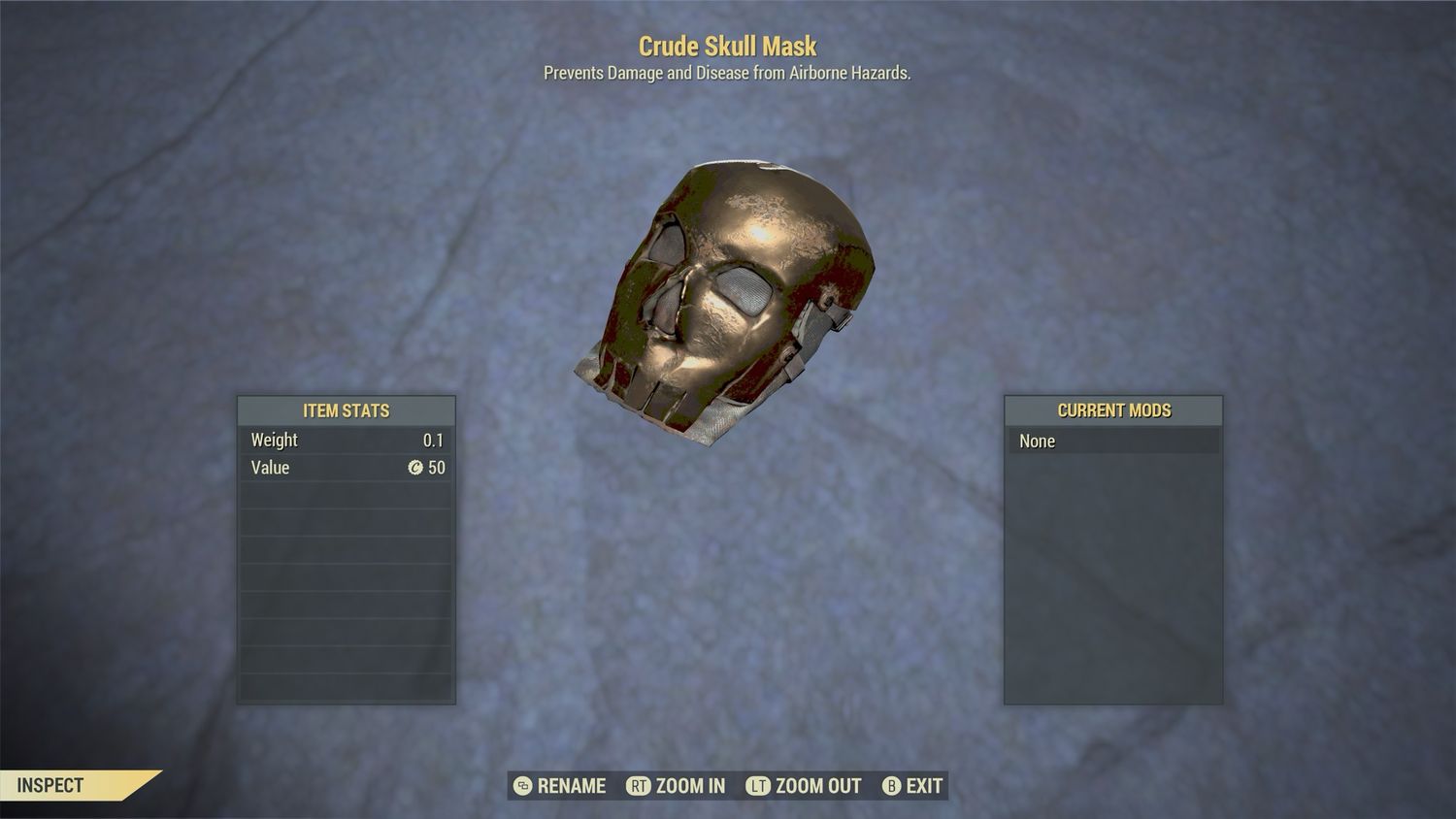This screenshot has width=1456, height=819.
Task: Choose the Rename option
Action: (x=560, y=786)
